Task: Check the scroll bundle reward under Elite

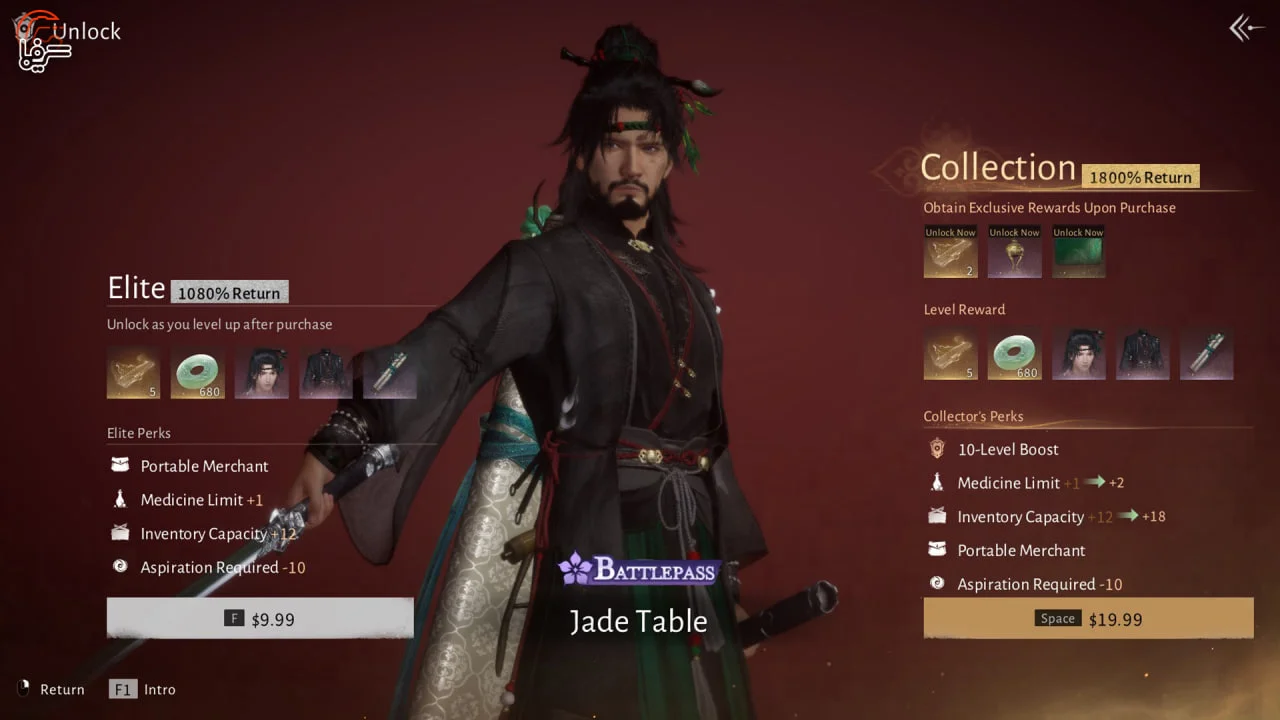Action: [389, 373]
